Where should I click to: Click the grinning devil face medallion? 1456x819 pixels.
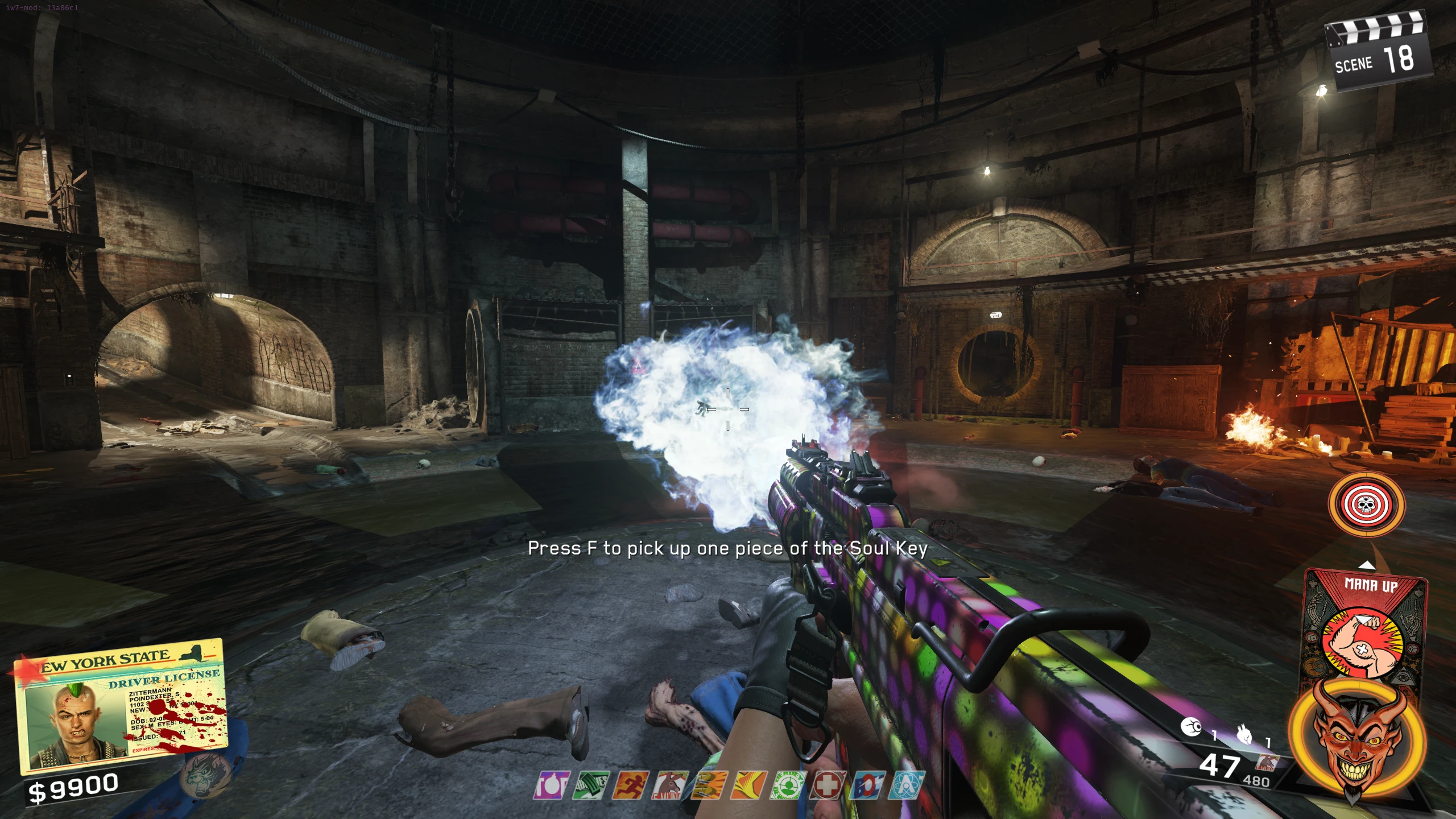point(1357,739)
